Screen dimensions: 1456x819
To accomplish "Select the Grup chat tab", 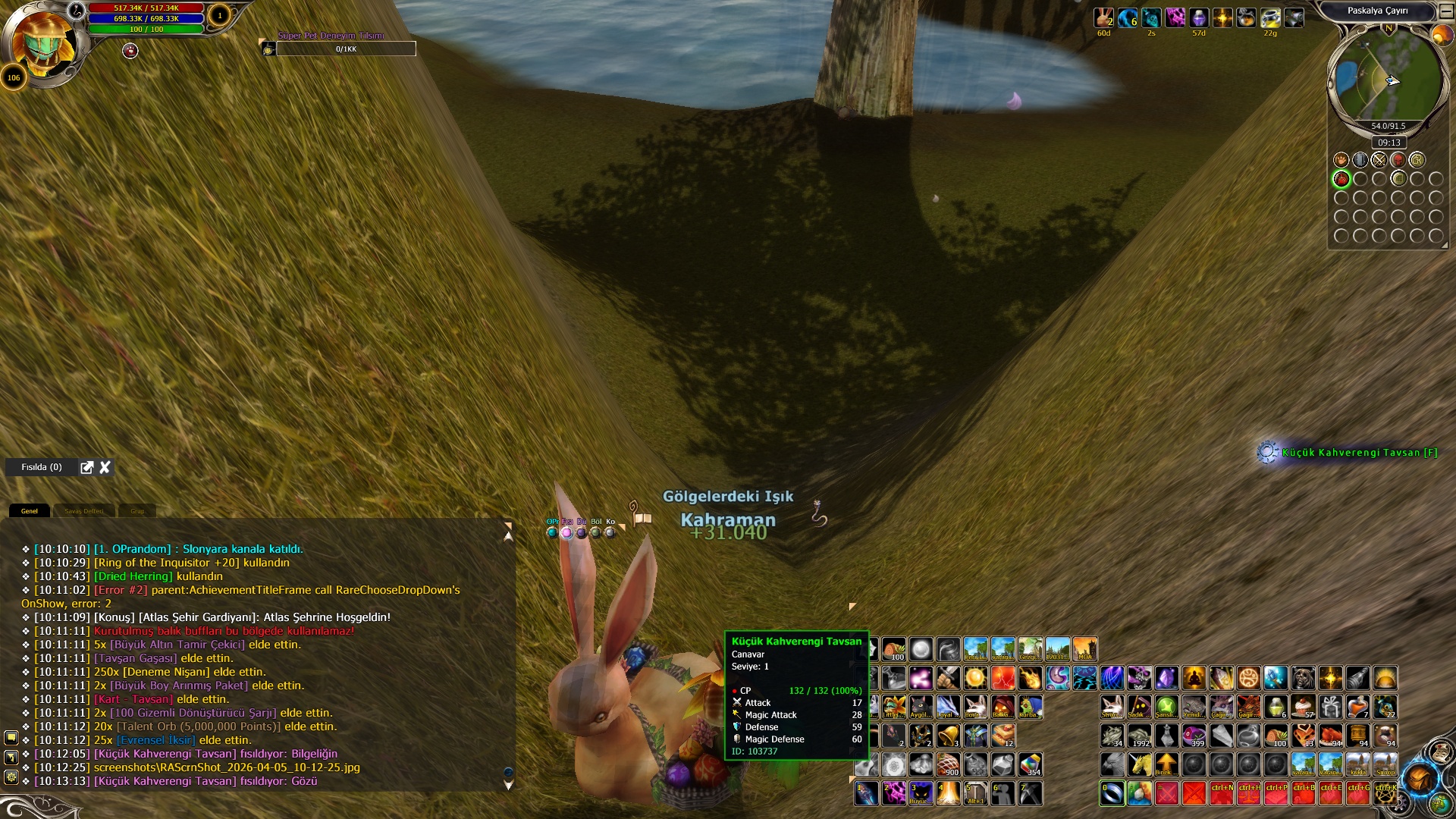I will (x=137, y=511).
